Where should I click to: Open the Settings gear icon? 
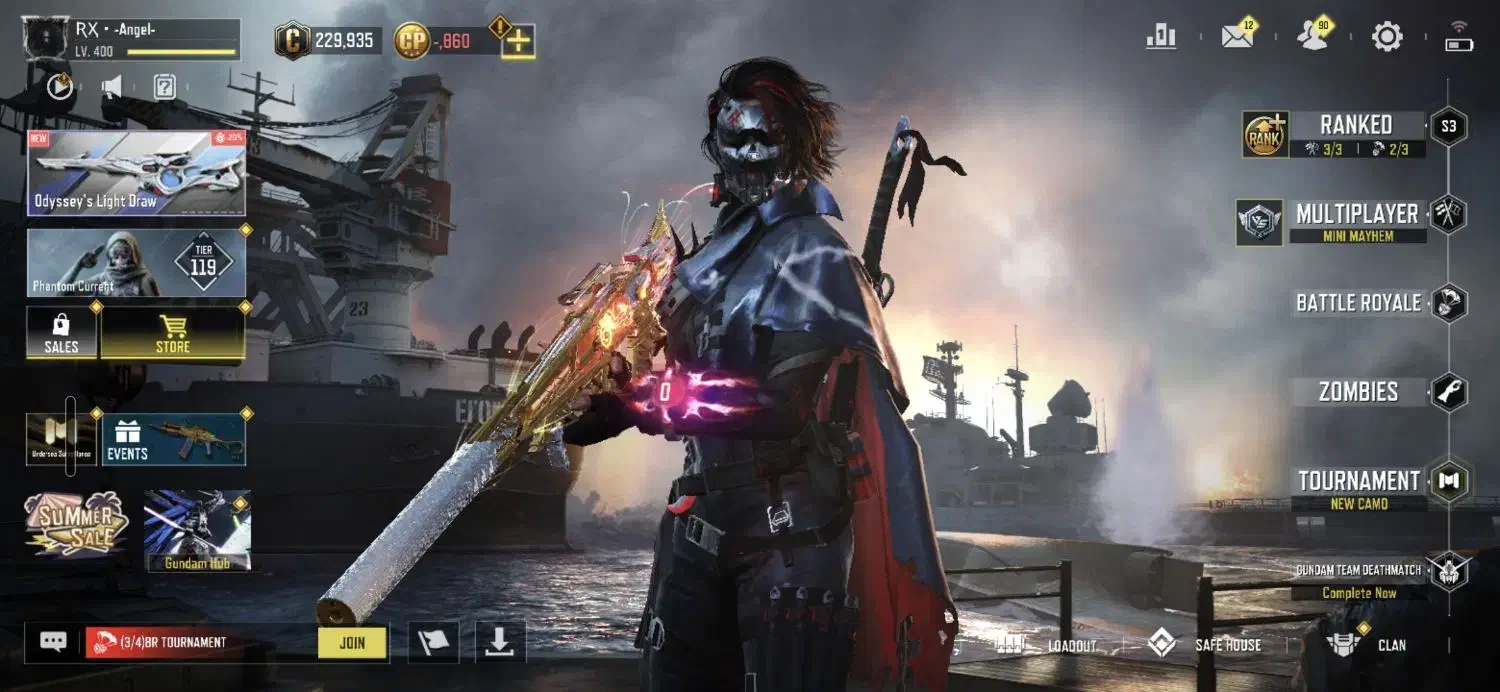(x=1387, y=38)
